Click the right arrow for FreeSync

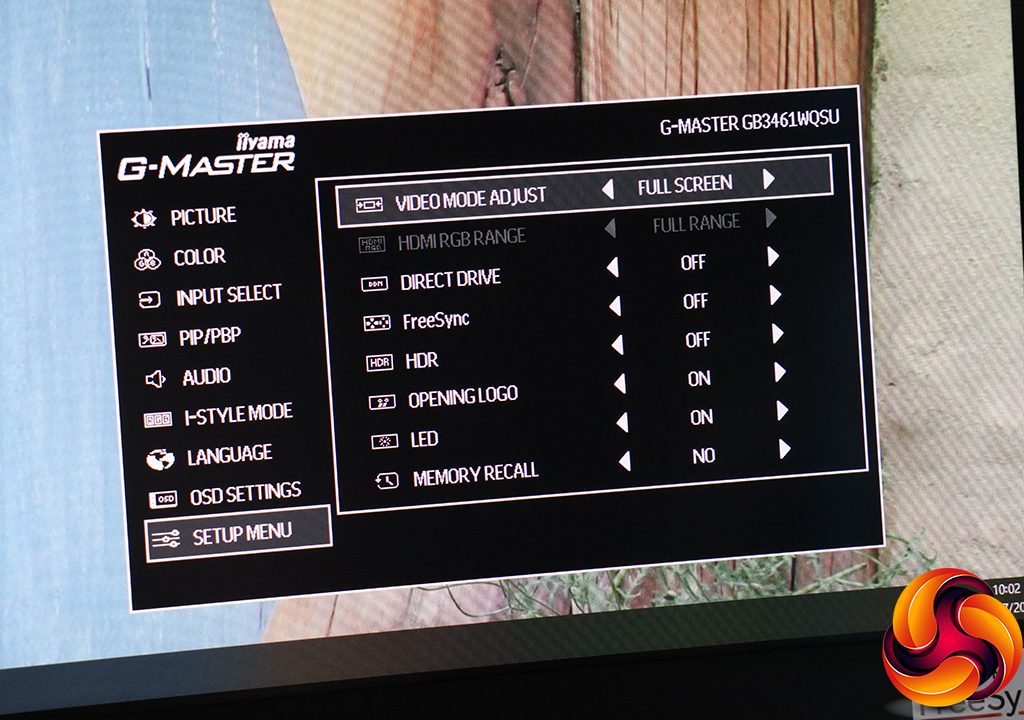coord(776,295)
